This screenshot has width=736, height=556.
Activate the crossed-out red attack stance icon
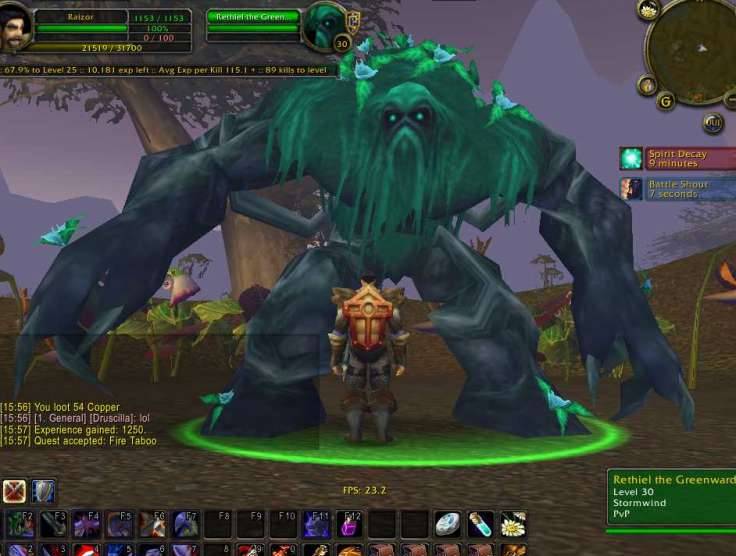click(x=15, y=491)
